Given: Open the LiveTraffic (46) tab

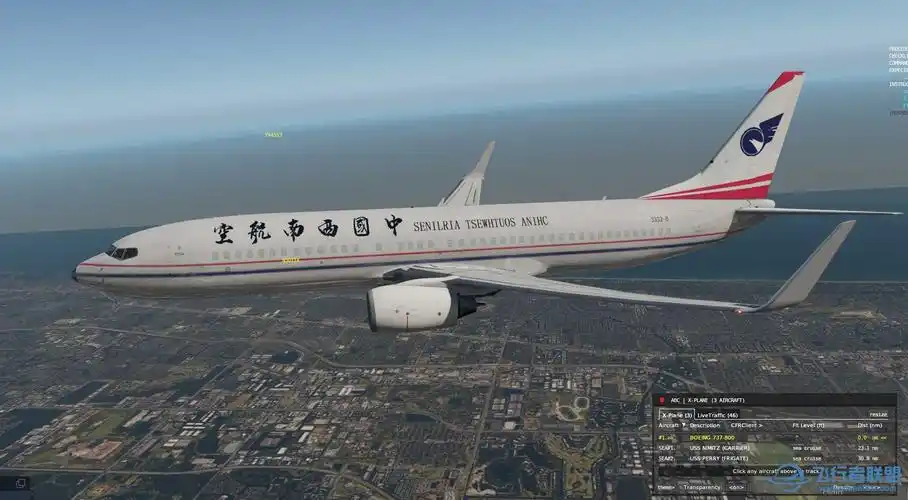Looking at the screenshot, I should [x=717, y=414].
